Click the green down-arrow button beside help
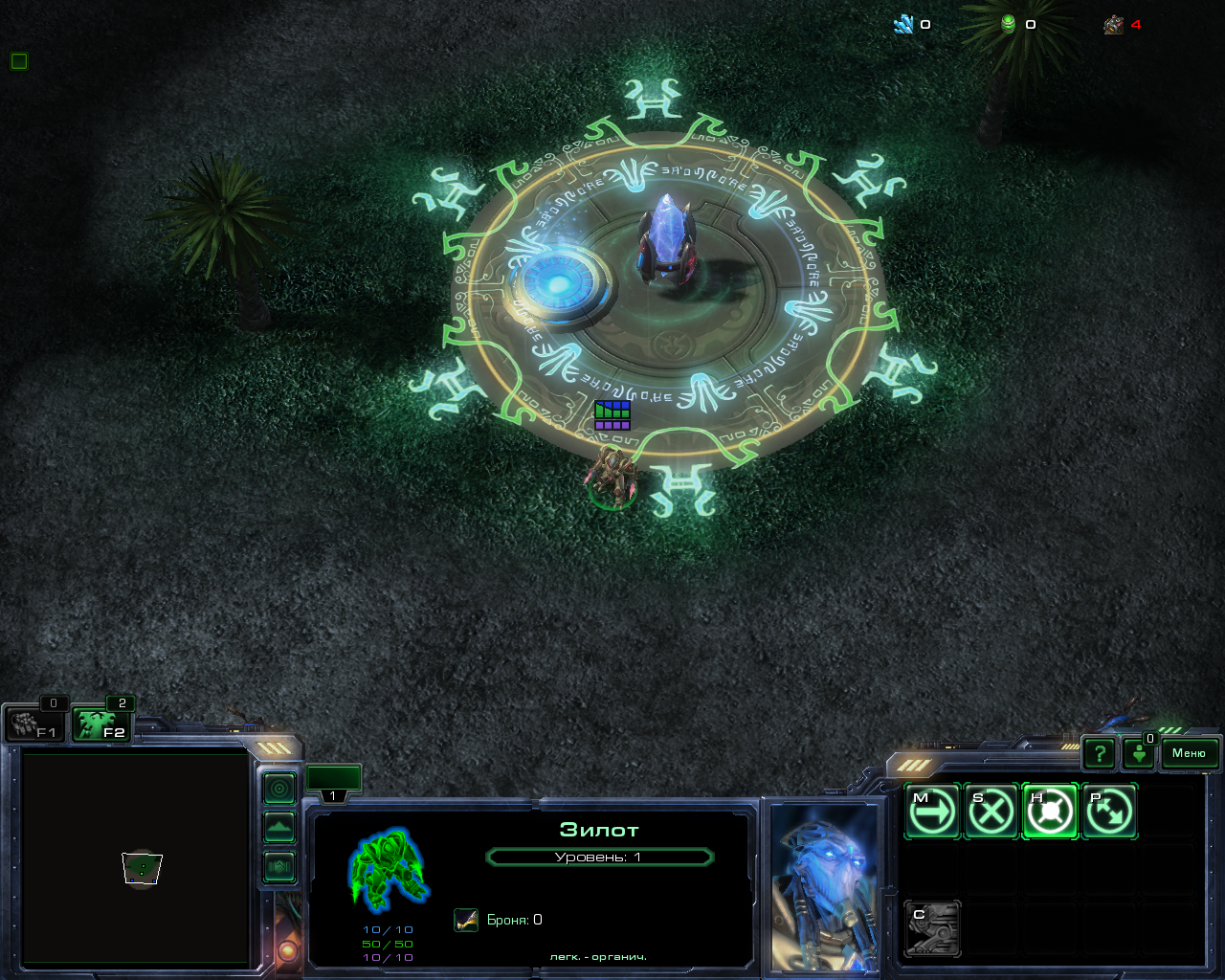 click(x=1139, y=754)
